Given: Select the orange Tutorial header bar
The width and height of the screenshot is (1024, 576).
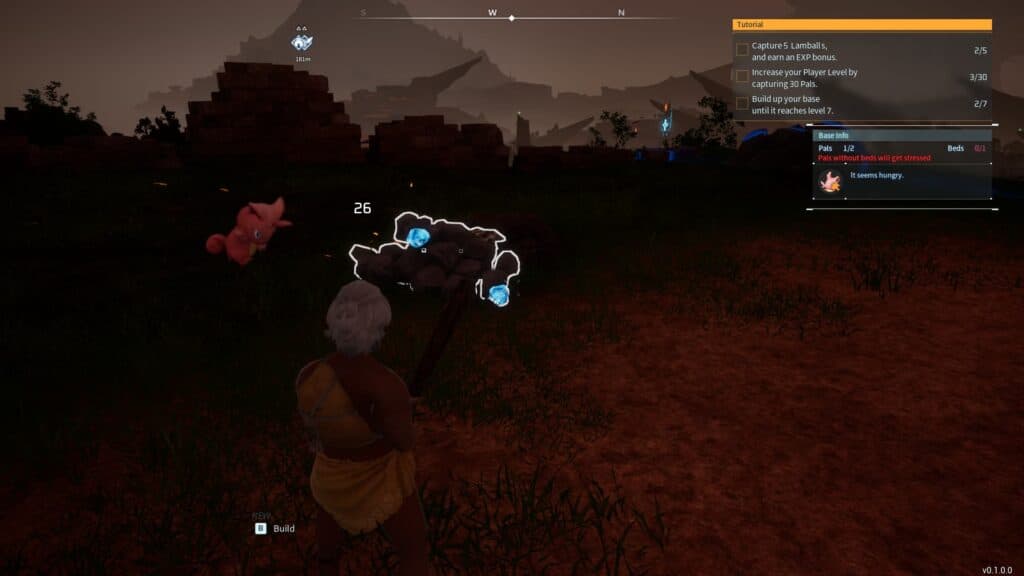Looking at the screenshot, I should 862,24.
